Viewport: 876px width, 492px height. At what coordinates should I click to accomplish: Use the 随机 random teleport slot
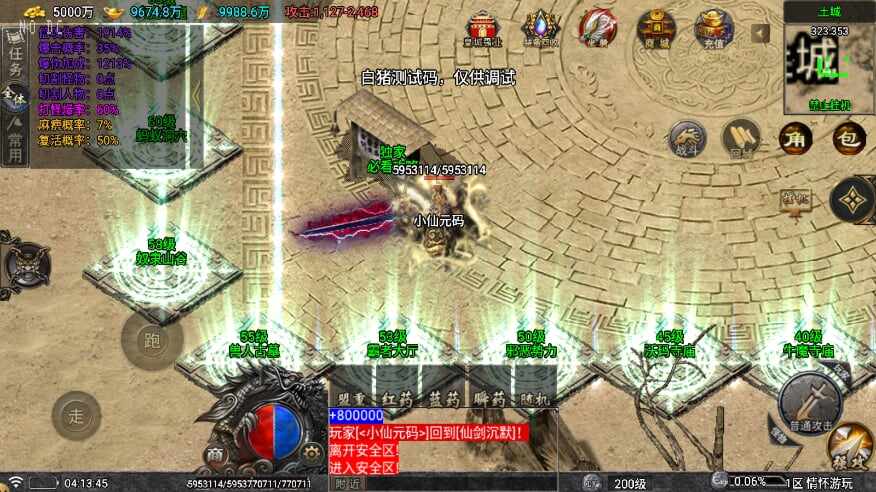[x=535, y=398]
